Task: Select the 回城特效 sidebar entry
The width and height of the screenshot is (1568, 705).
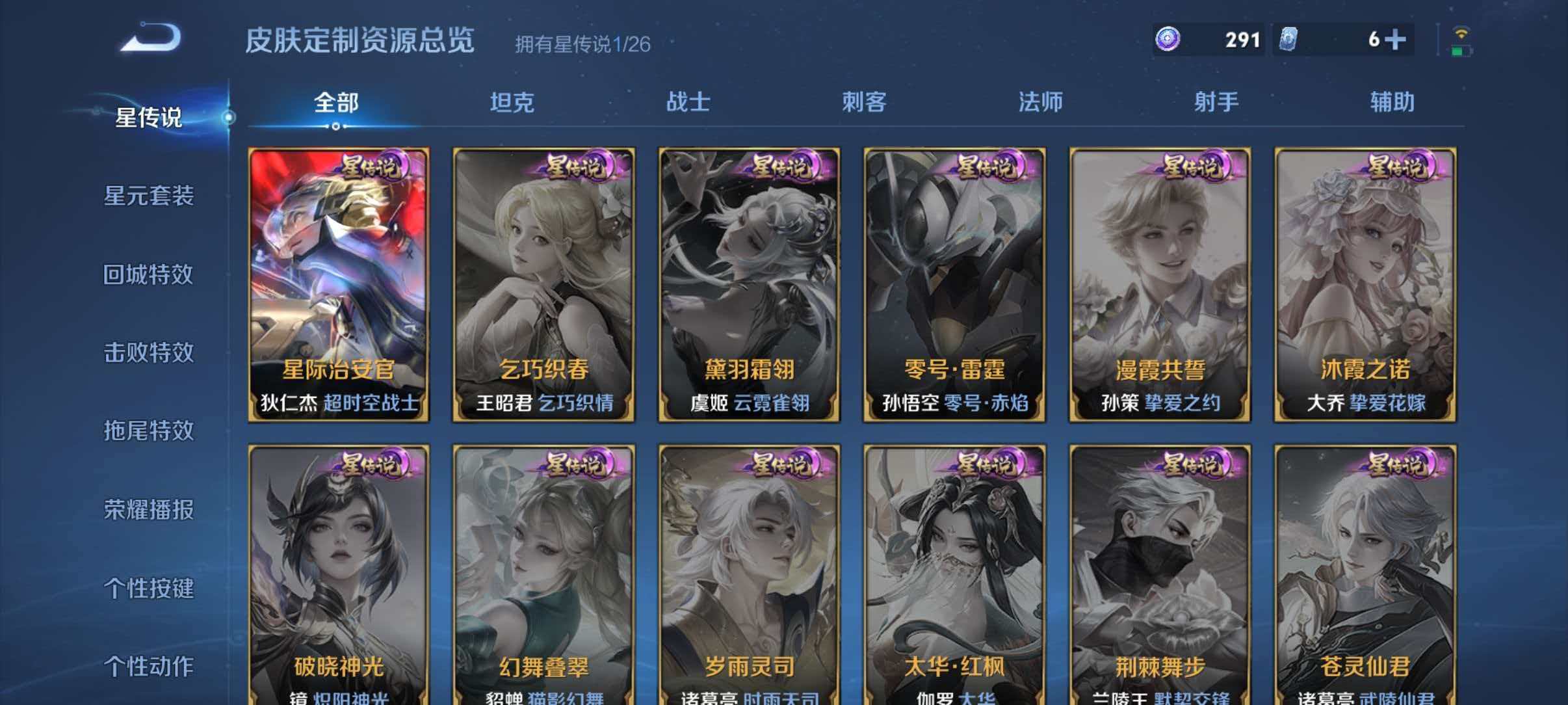Action: [148, 275]
